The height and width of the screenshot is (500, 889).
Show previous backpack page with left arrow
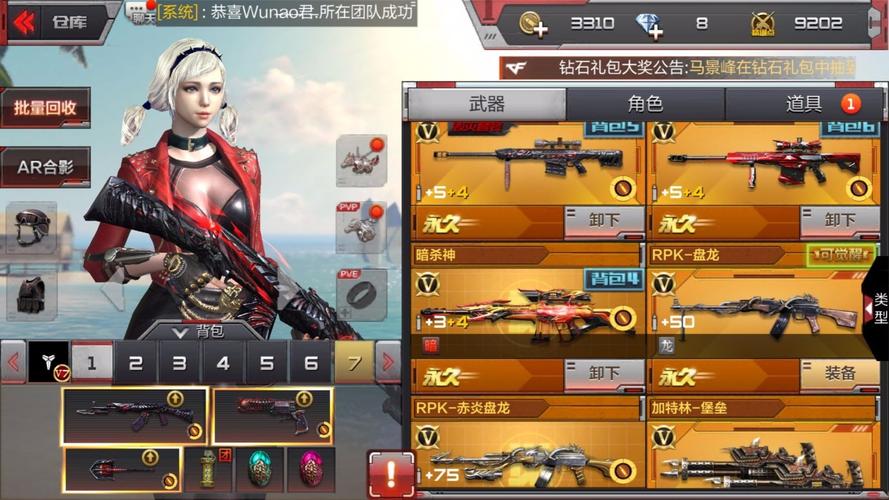13,362
